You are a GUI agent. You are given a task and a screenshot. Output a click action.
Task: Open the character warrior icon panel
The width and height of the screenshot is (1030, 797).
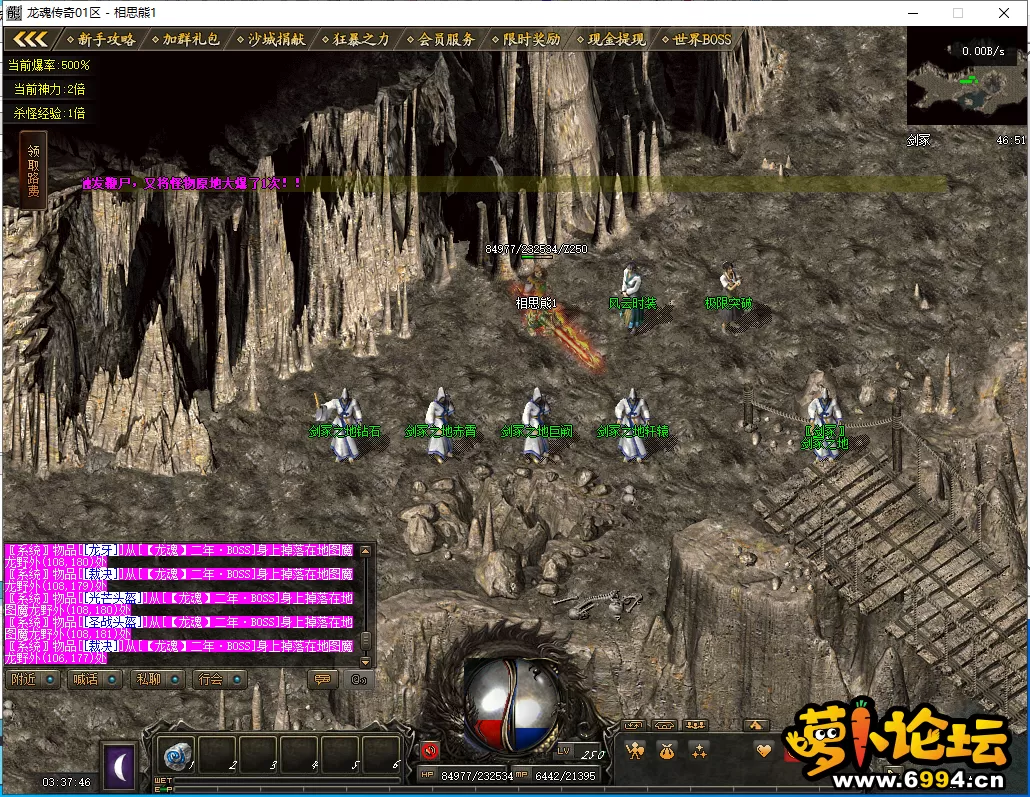click(x=634, y=750)
